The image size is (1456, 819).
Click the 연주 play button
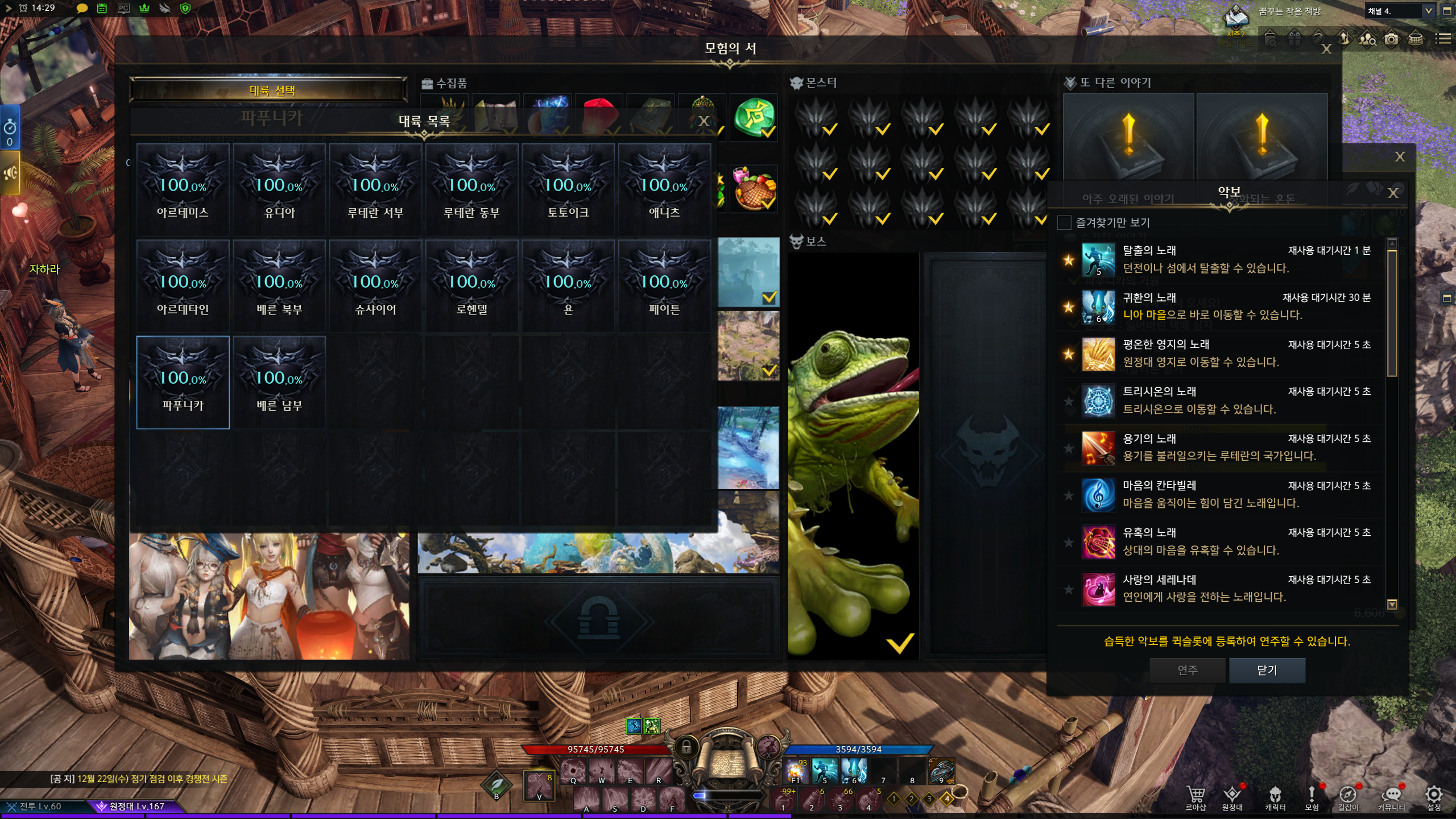click(x=1187, y=670)
